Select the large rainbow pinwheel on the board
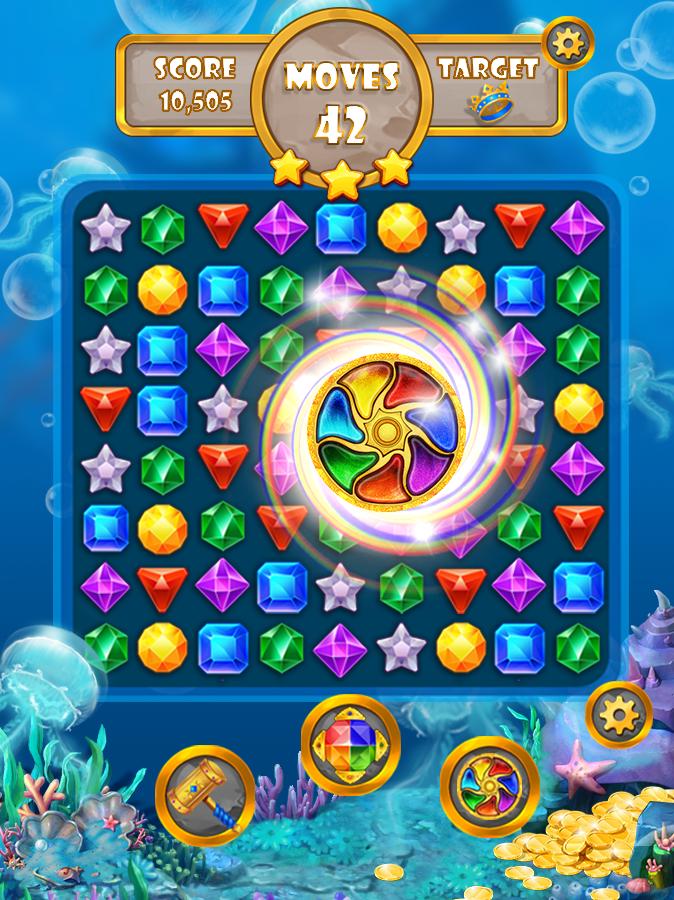 (383, 432)
